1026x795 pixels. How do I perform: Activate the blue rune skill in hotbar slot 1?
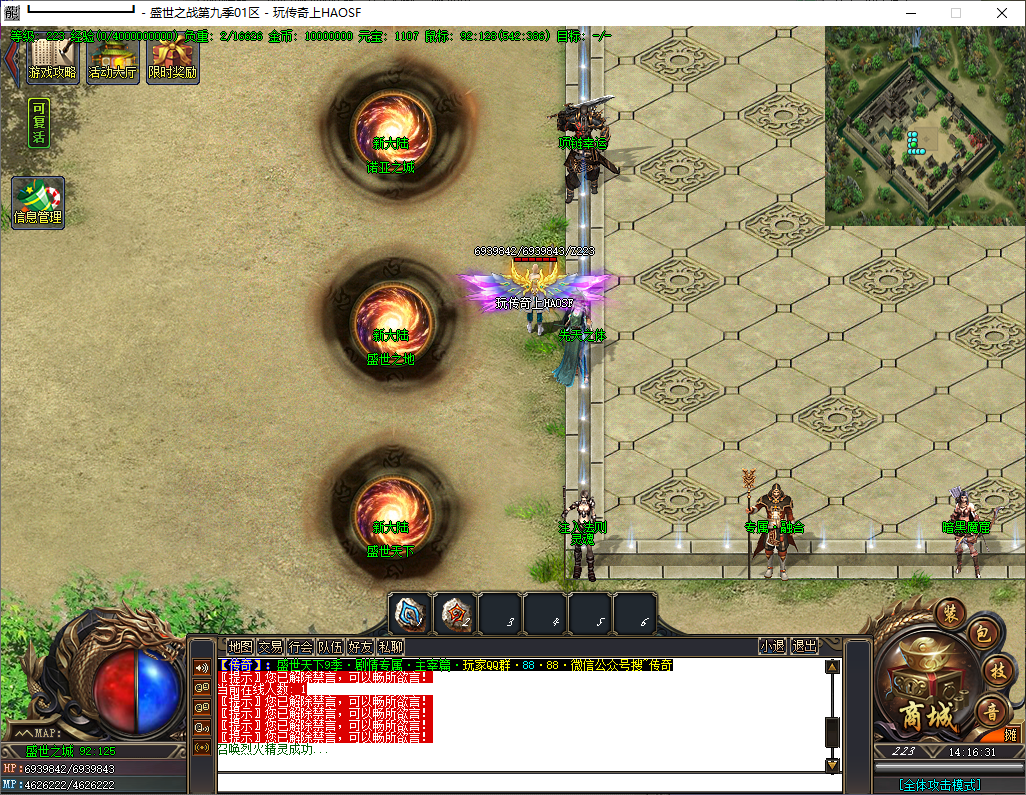pyautogui.click(x=410, y=614)
